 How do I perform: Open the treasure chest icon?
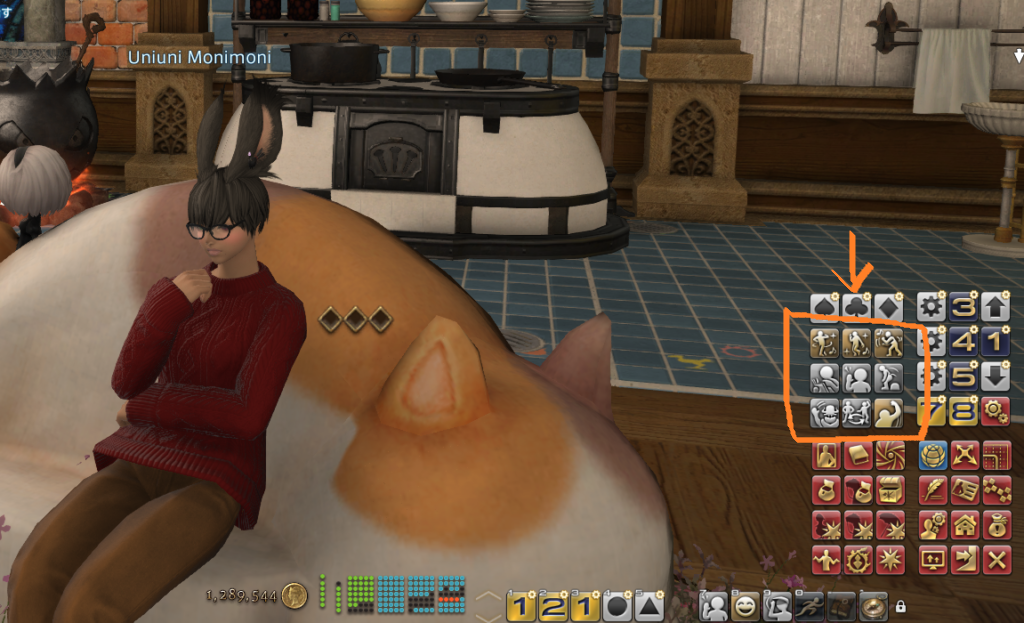(x=889, y=490)
